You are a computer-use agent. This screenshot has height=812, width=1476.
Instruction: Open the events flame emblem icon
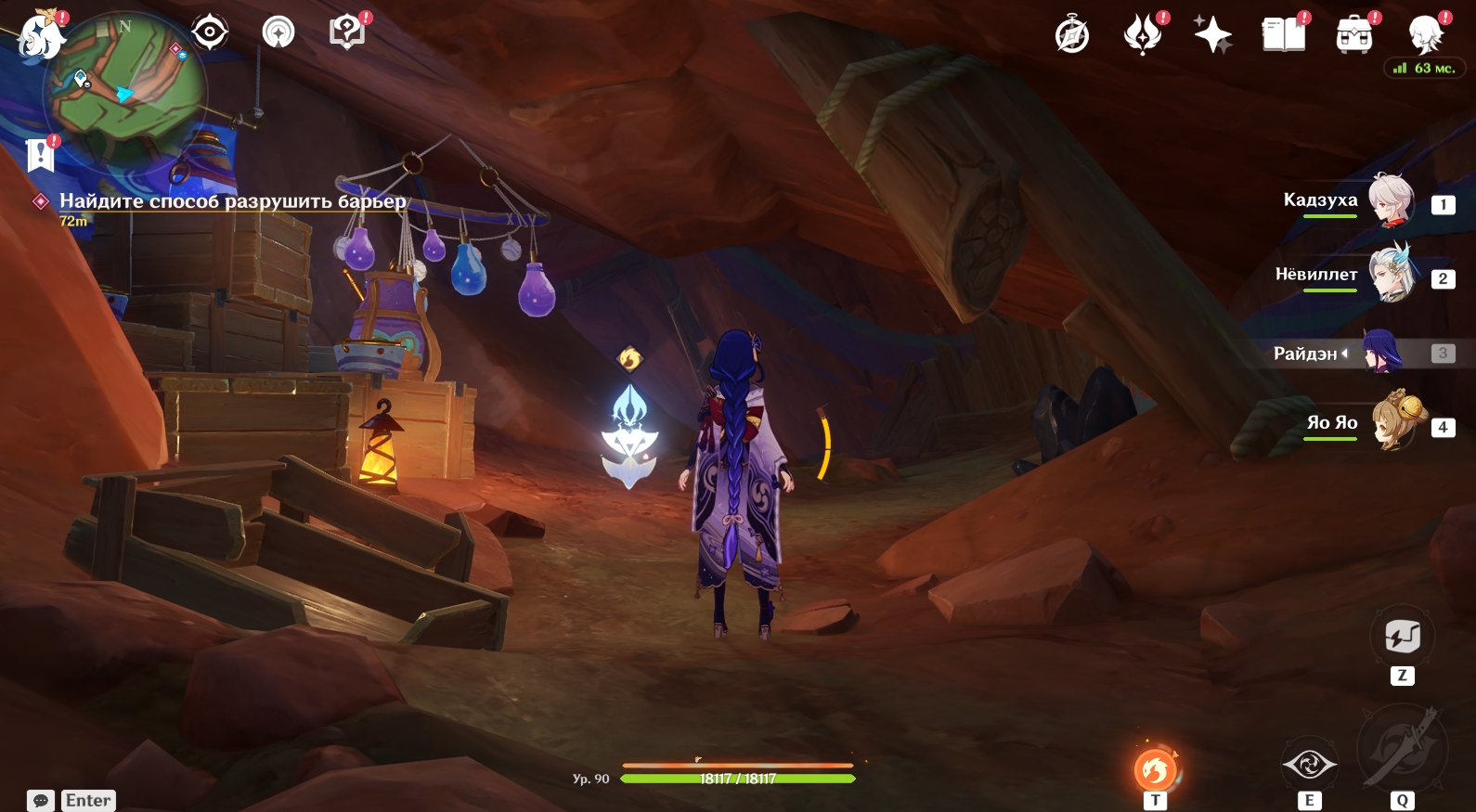pyautogui.click(x=1143, y=36)
